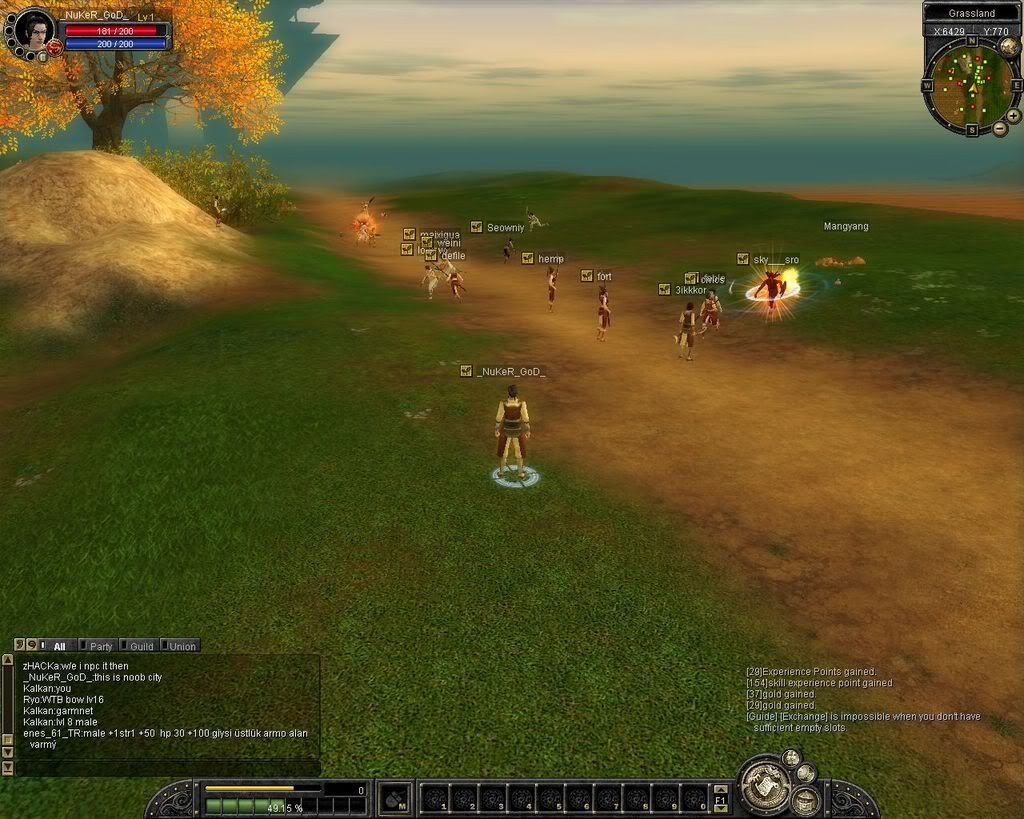Screen dimensions: 1024x819
Task: Click the hotbar page down arrow below F1
Action: point(719,810)
